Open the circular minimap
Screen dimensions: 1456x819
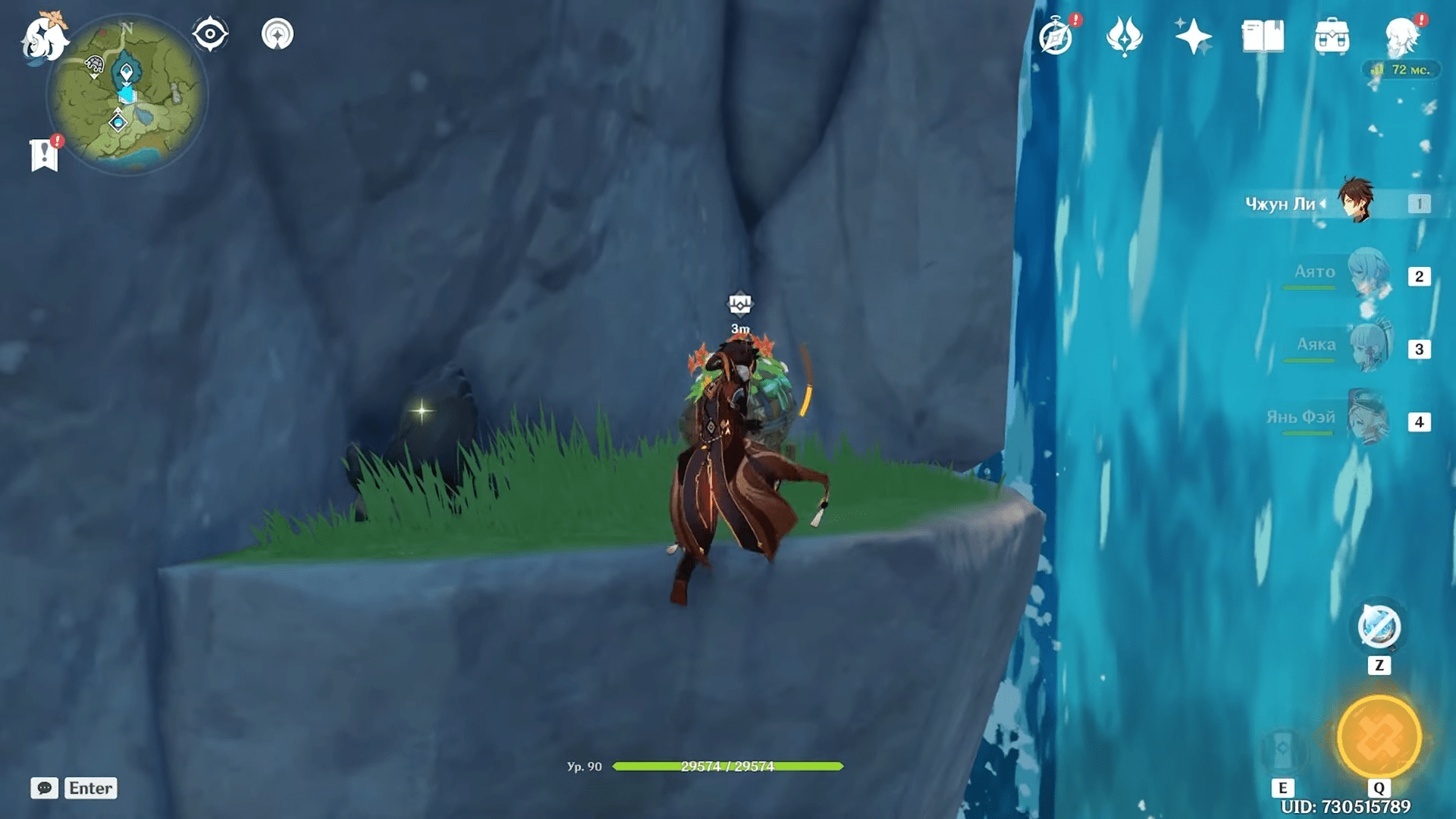coord(127,96)
